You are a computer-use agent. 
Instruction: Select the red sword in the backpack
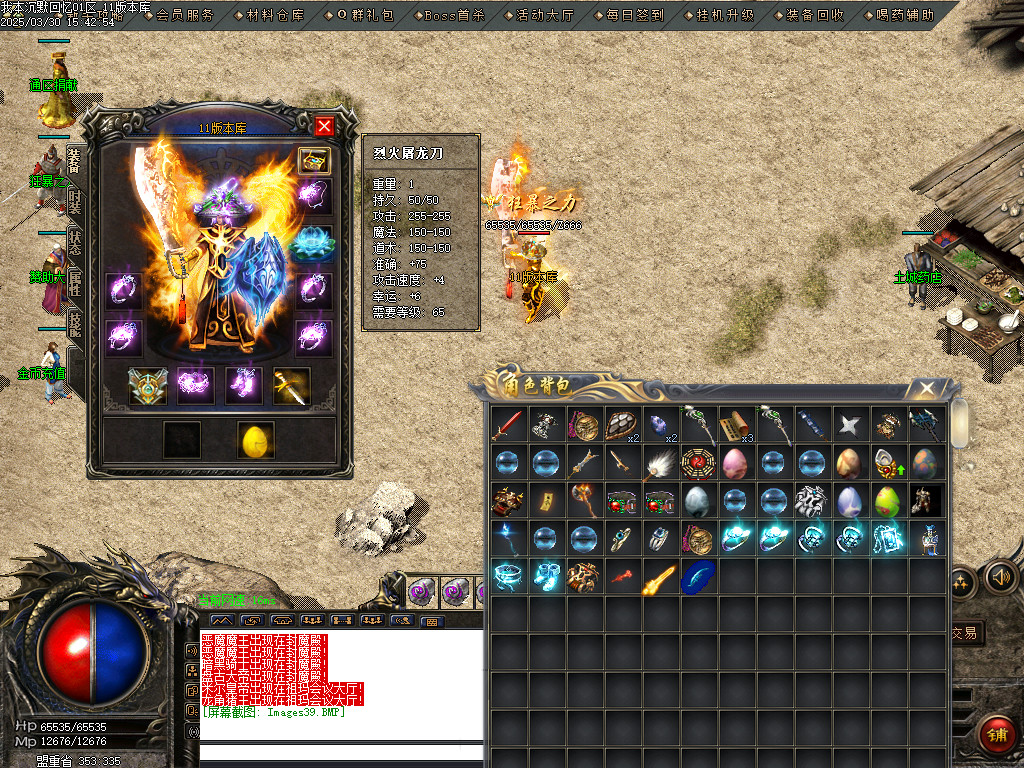tap(507, 424)
